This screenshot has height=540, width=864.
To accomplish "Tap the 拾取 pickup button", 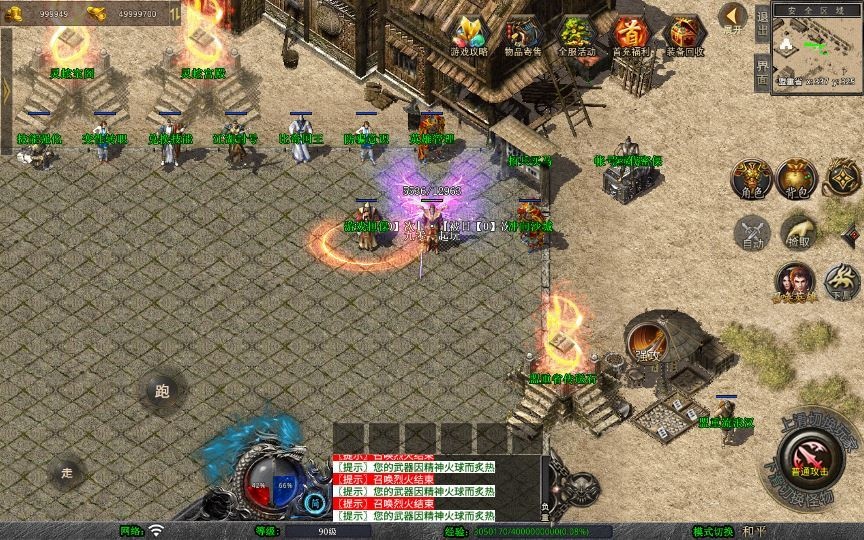I will tap(797, 232).
